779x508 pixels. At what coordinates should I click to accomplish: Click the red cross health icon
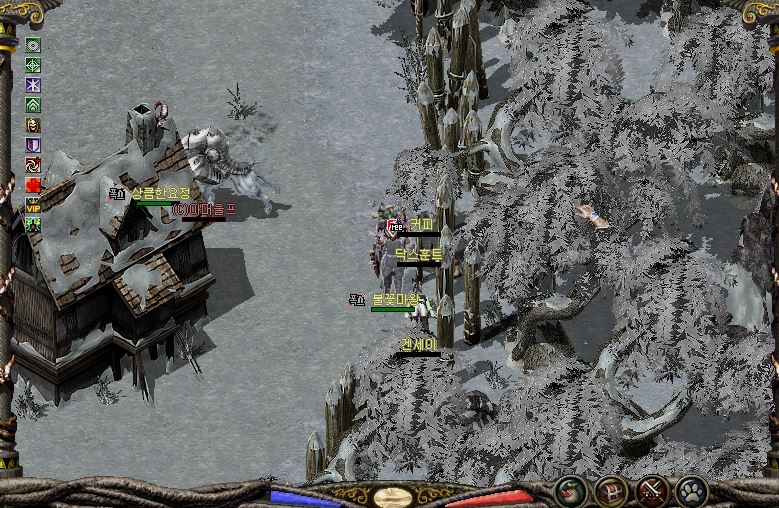point(33,185)
